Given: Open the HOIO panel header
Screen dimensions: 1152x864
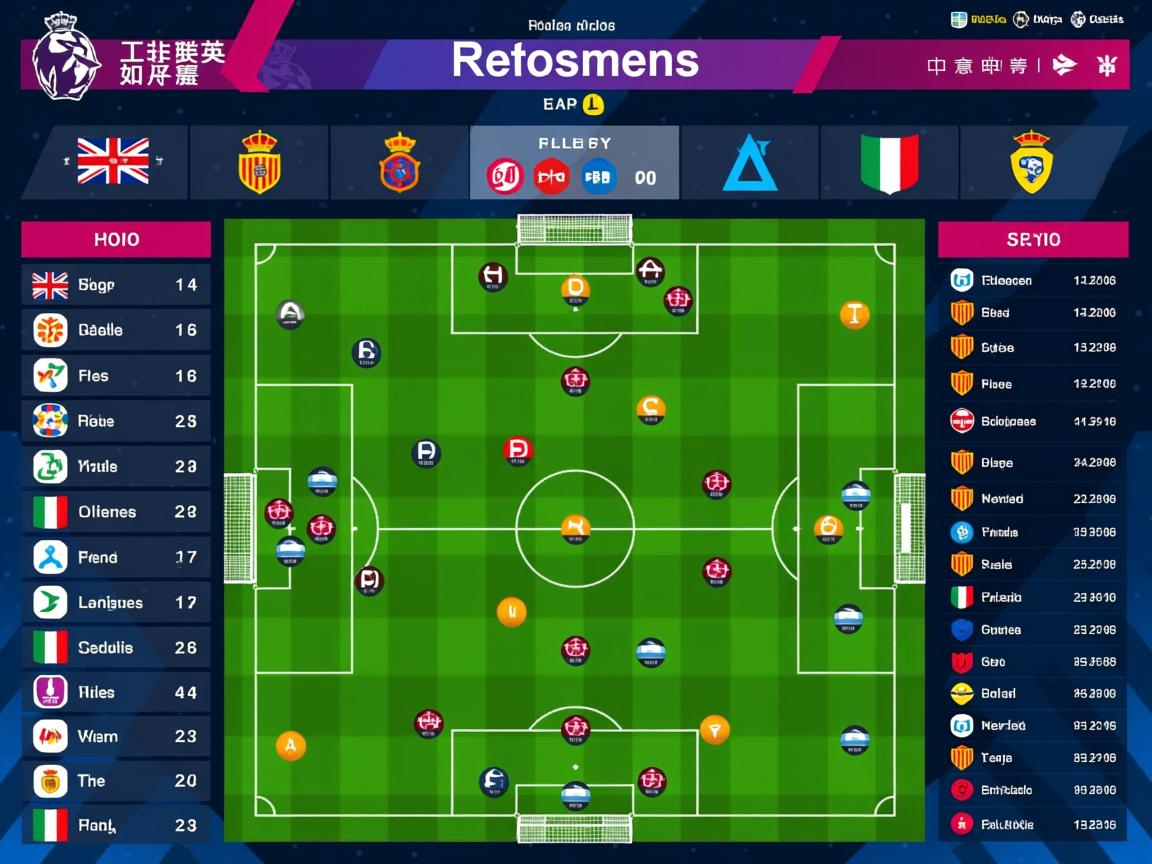Looking at the screenshot, I should (116, 240).
